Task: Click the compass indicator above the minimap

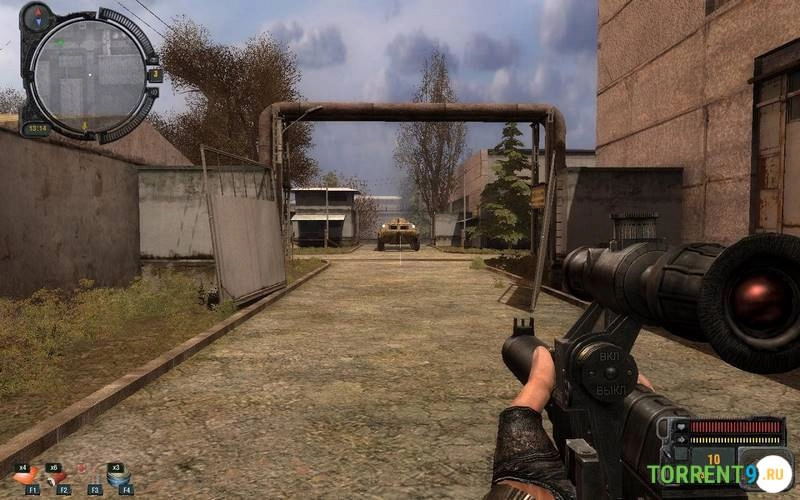Action: click(39, 15)
